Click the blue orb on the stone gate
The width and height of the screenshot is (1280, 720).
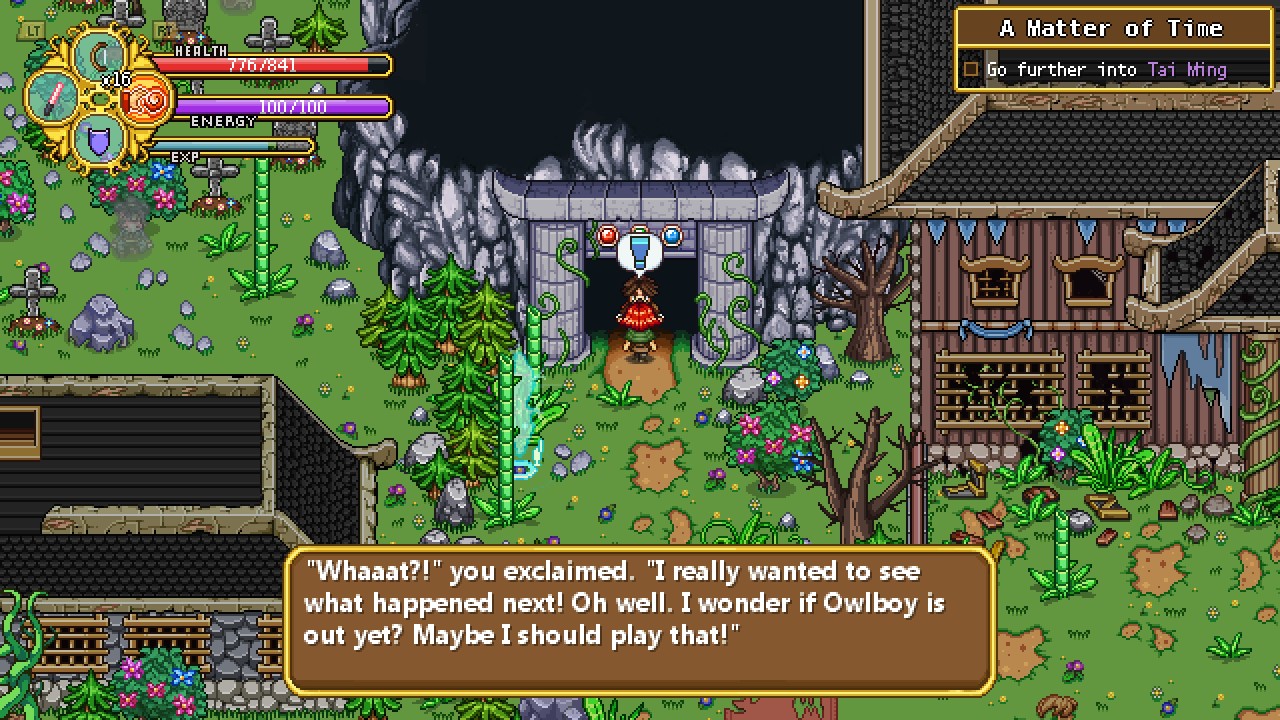672,235
